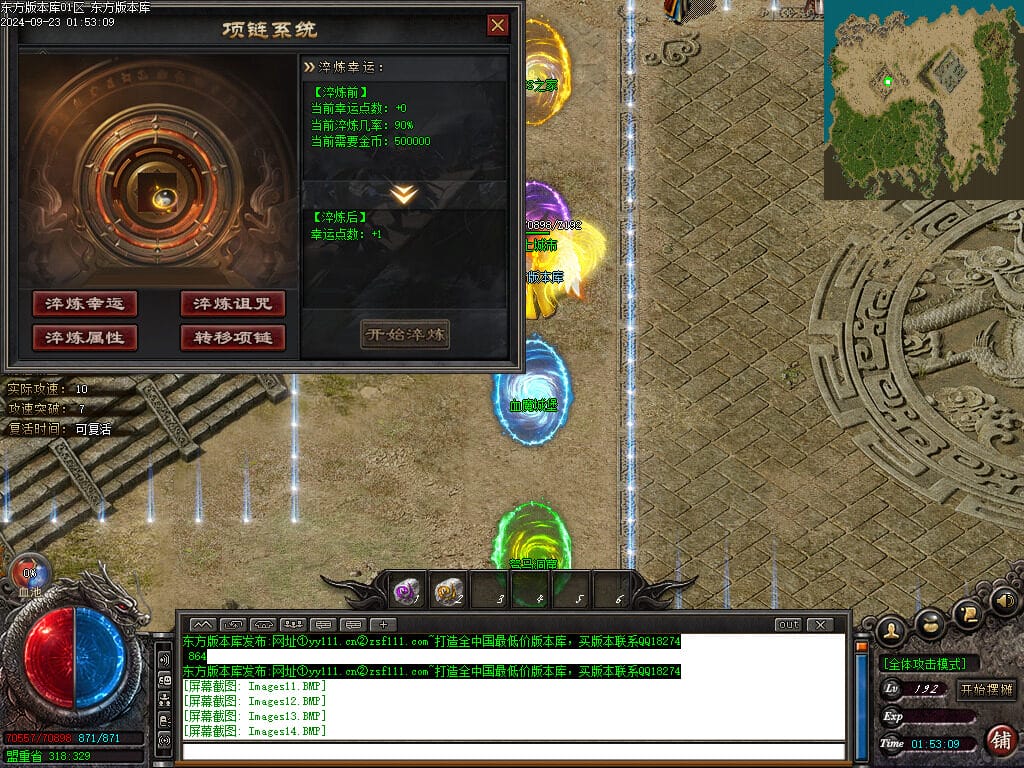1024x768 pixels.
Task: Click the 转移项链 transfer necklace button
Action: 233,338
